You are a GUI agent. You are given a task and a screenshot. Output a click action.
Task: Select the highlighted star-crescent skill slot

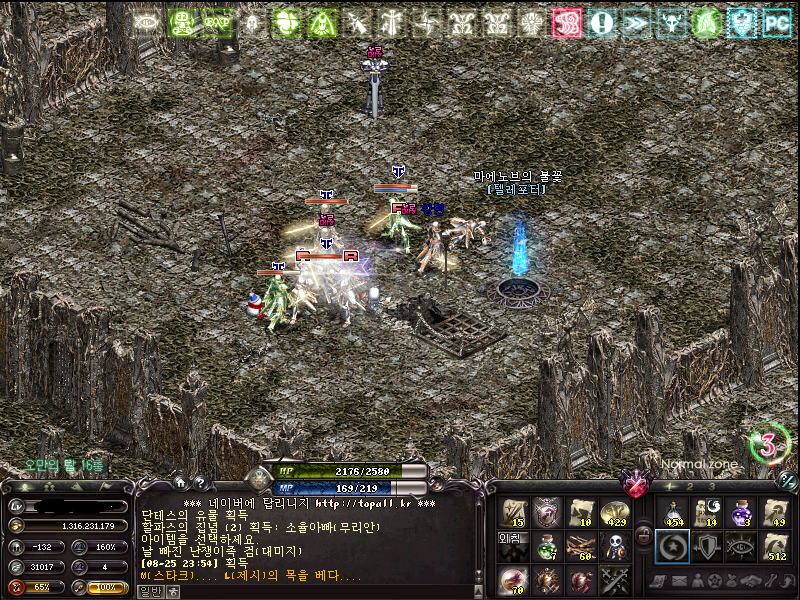[x=672, y=546]
